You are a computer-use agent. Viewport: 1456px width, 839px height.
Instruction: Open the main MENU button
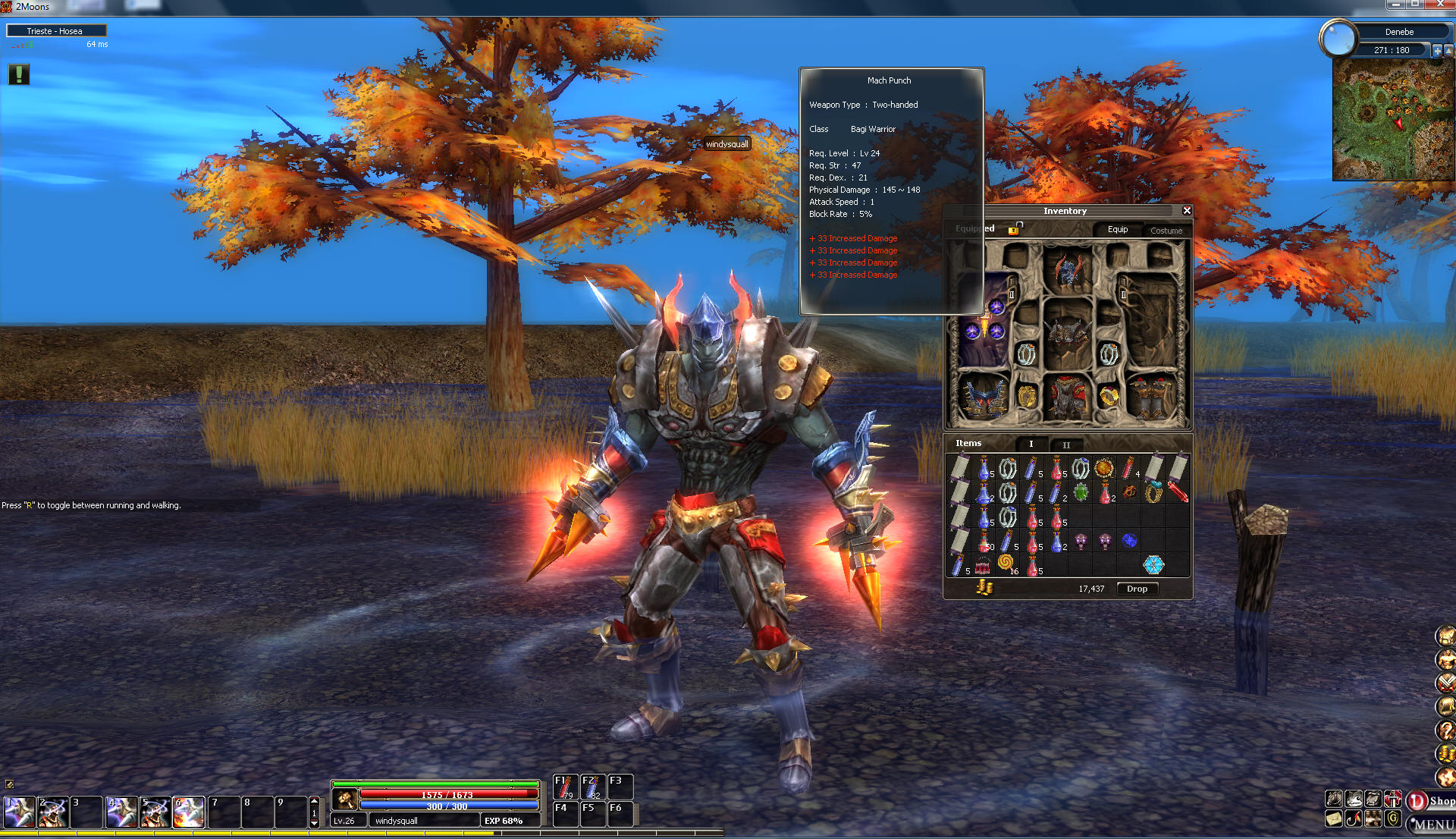click(x=1432, y=824)
